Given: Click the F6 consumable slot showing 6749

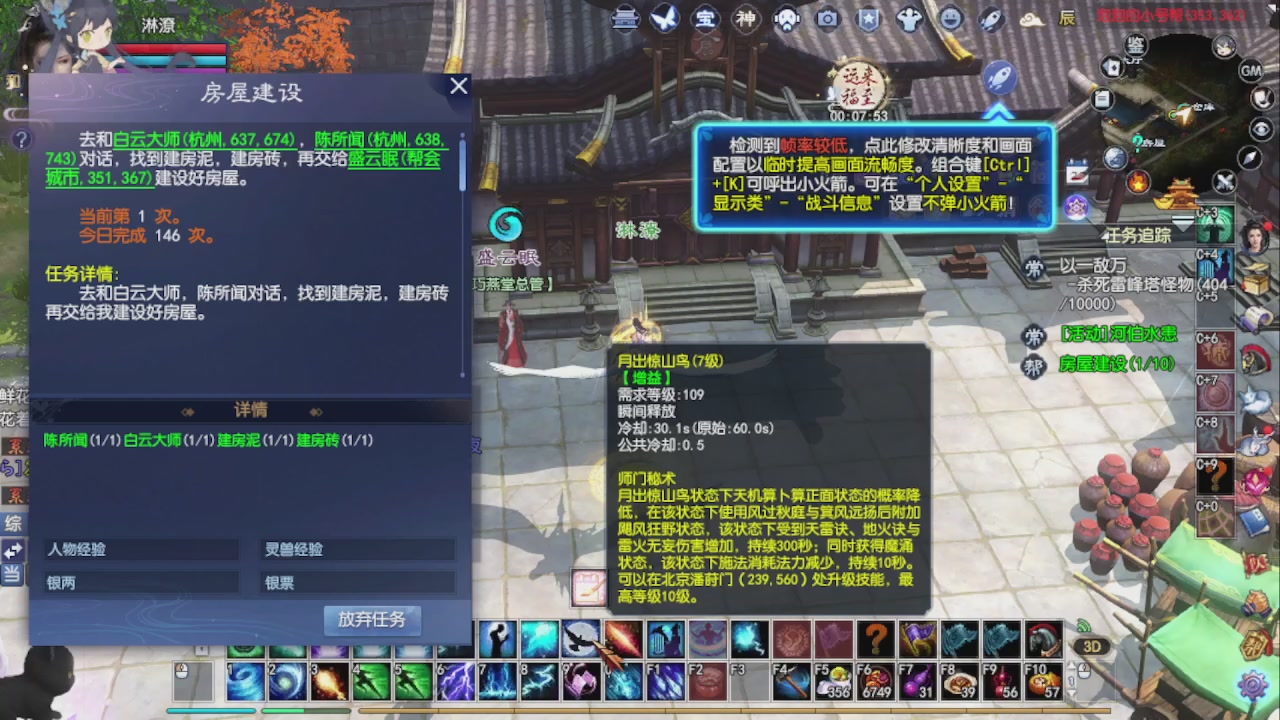Looking at the screenshot, I should coord(874,682).
